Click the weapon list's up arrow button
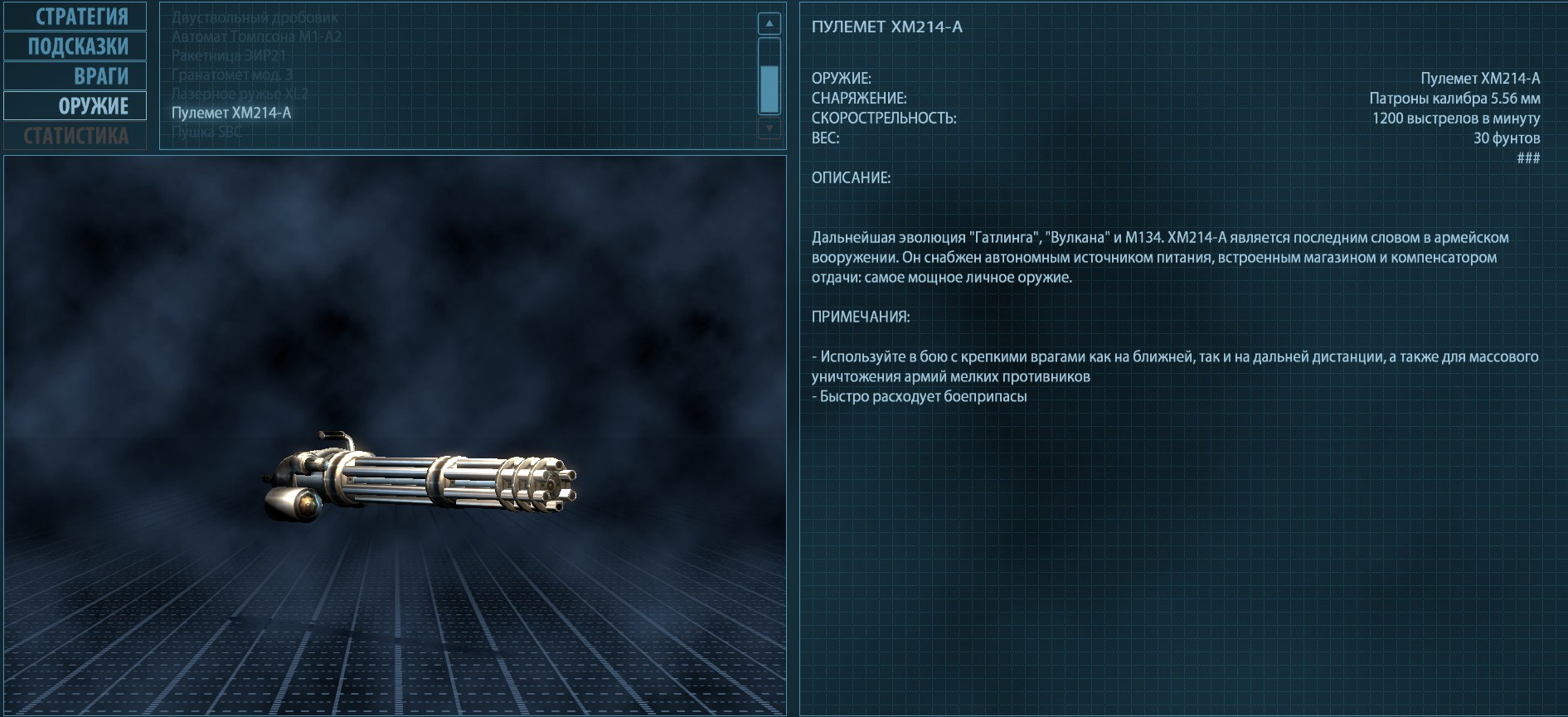Image resolution: width=1568 pixels, height=717 pixels. [x=769, y=24]
